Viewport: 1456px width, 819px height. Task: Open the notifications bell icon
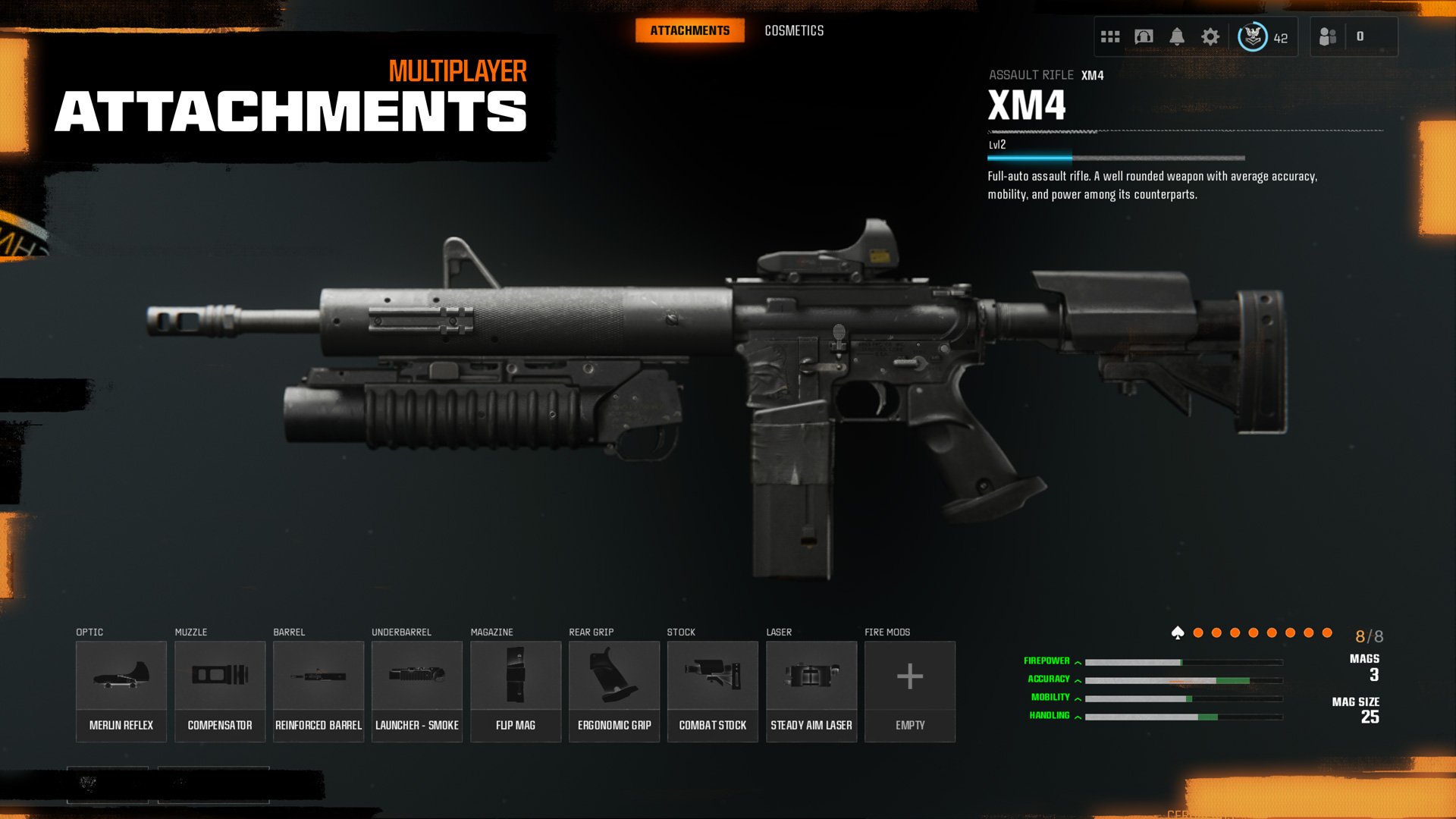click(x=1178, y=35)
